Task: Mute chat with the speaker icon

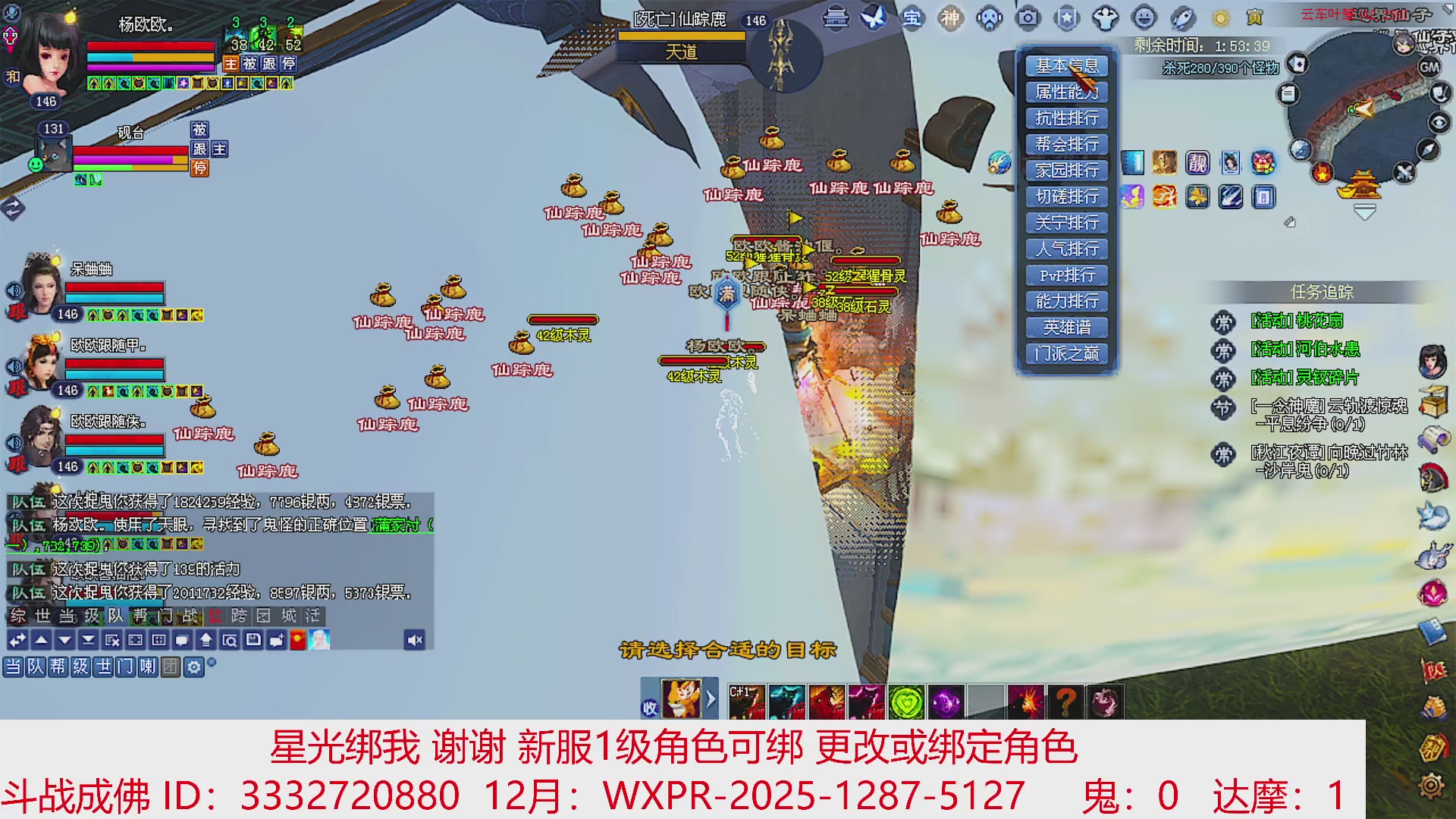Action: (x=414, y=639)
